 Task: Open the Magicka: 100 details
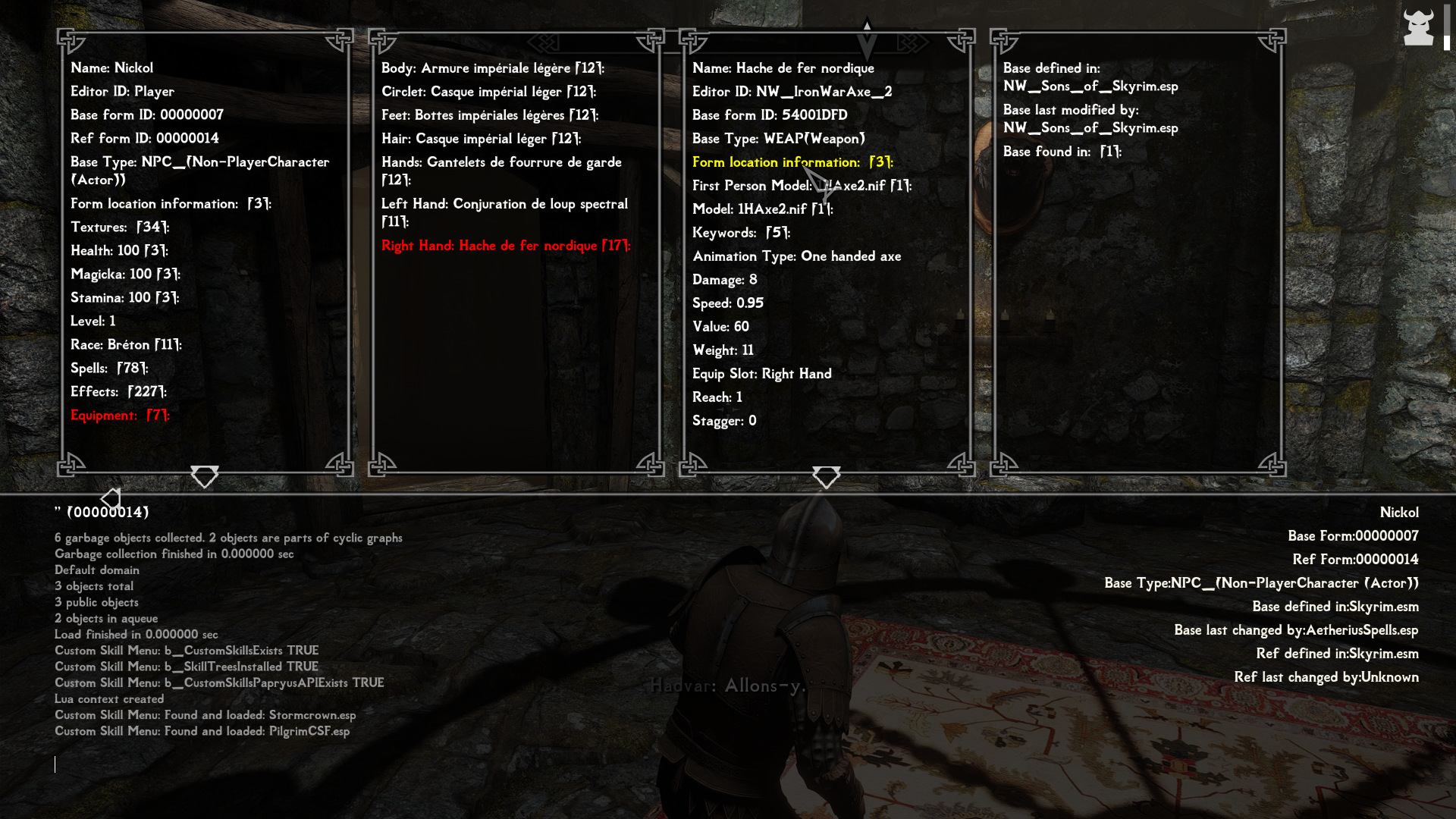point(125,275)
